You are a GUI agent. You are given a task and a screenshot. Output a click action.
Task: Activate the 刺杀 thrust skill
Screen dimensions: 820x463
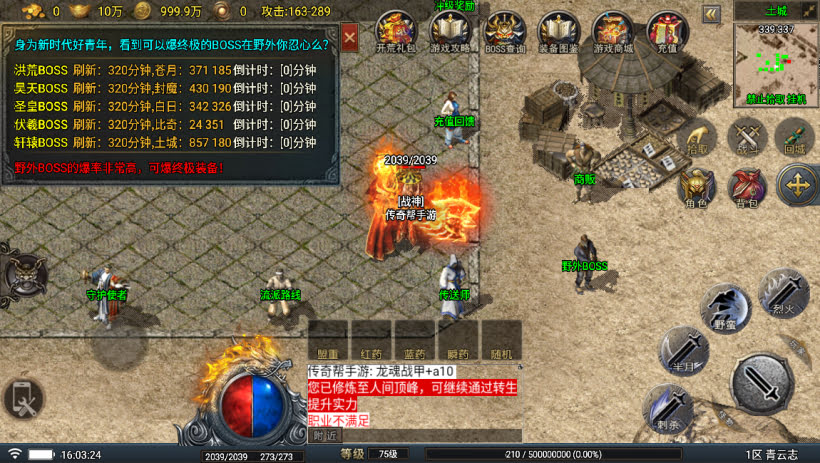tap(665, 410)
